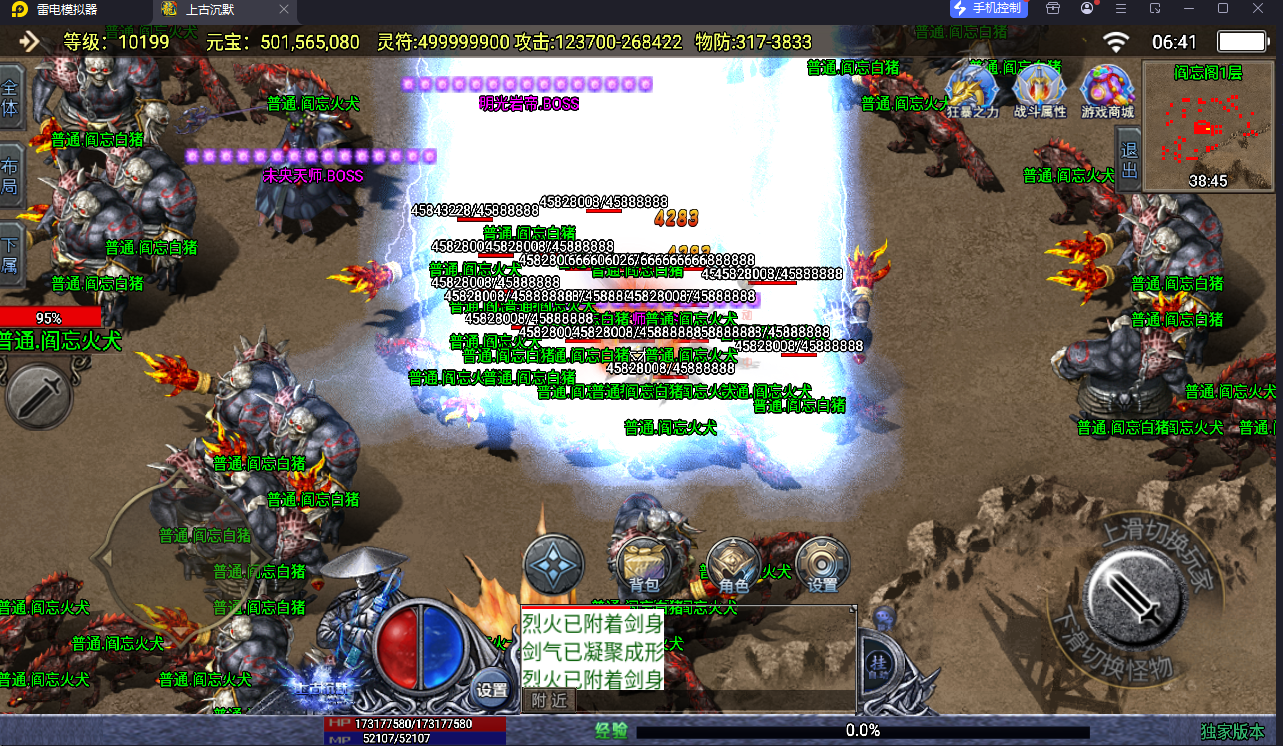
Task: Open the 阎忘阁1层 minimap
Action: click(x=1207, y=127)
